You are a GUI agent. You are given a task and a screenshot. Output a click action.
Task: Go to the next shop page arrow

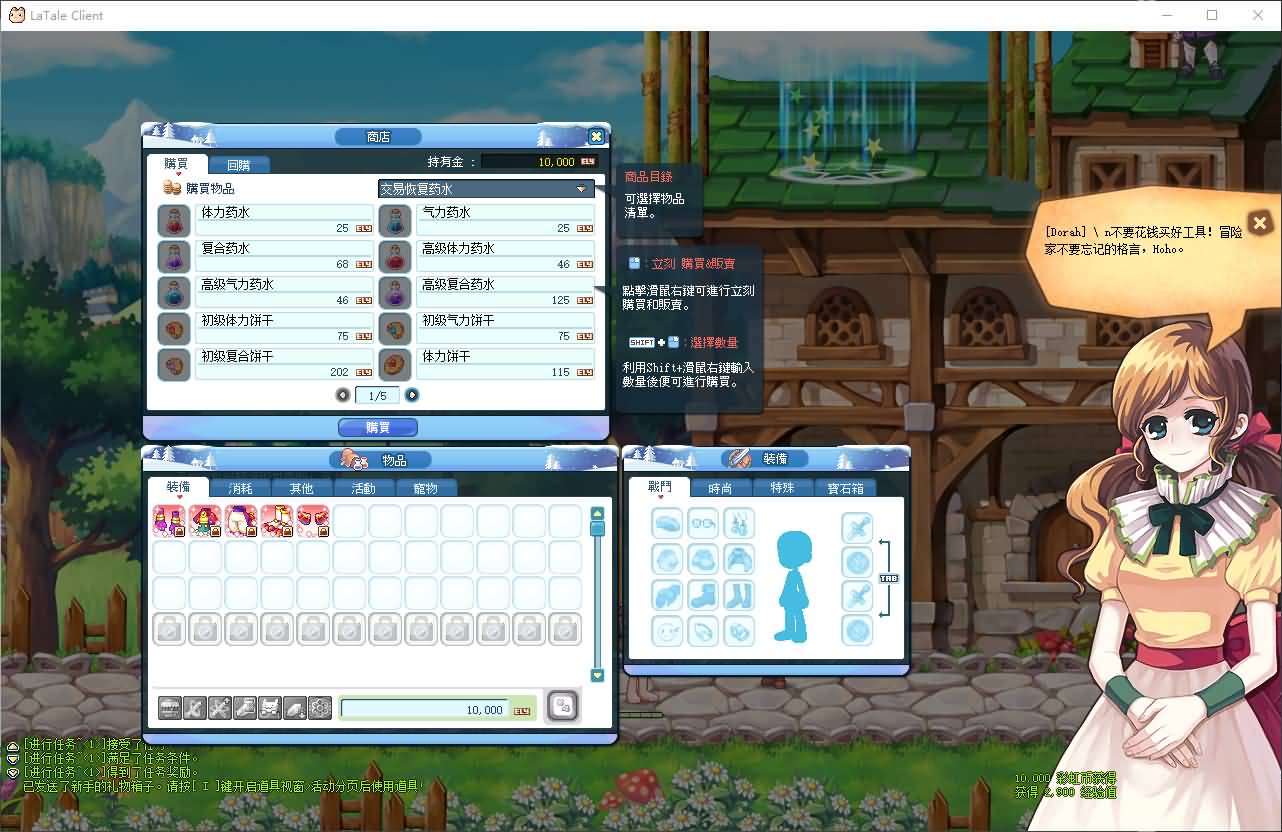[411, 395]
